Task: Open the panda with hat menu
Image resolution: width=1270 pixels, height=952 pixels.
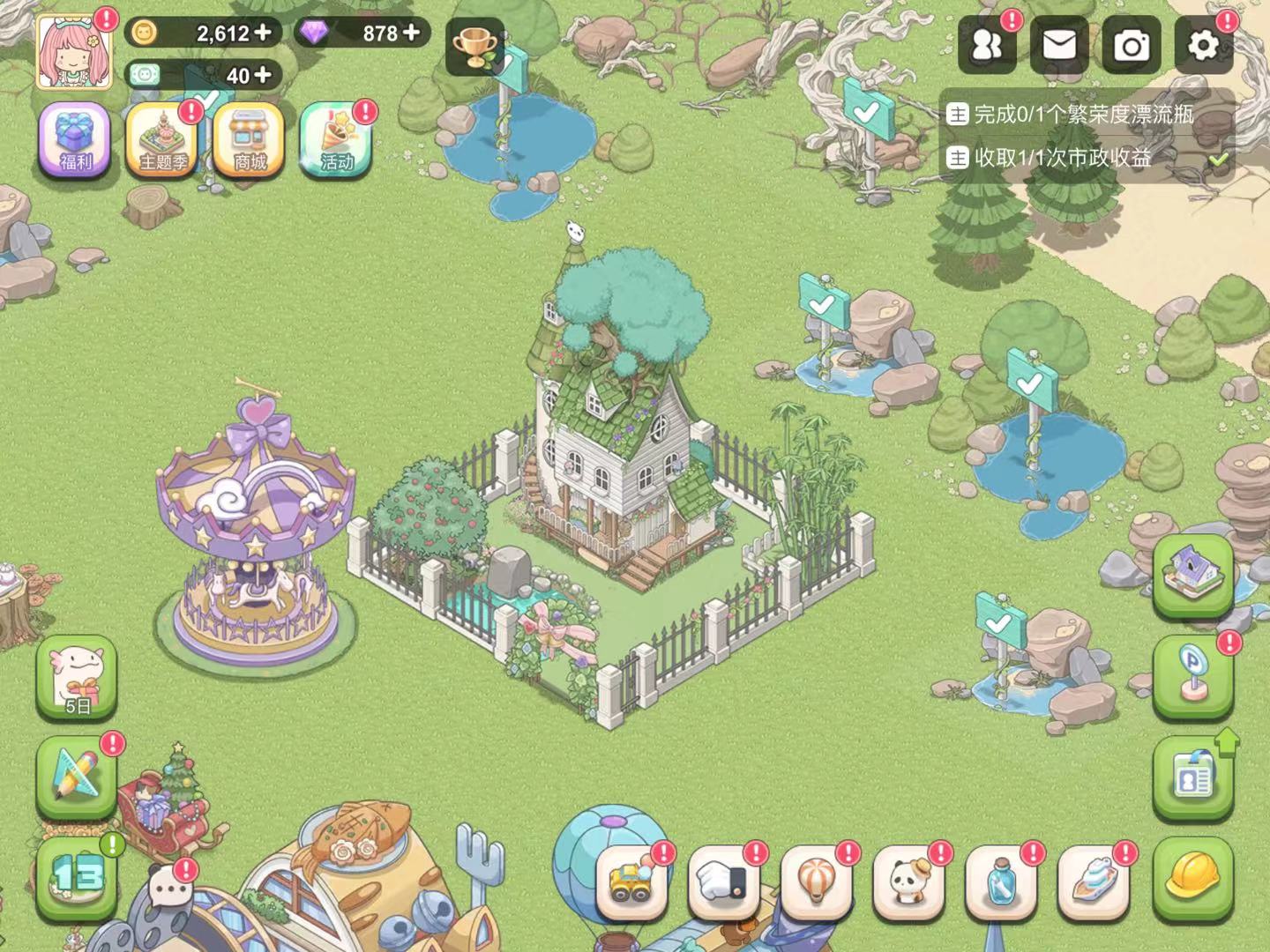Action: pos(908,881)
